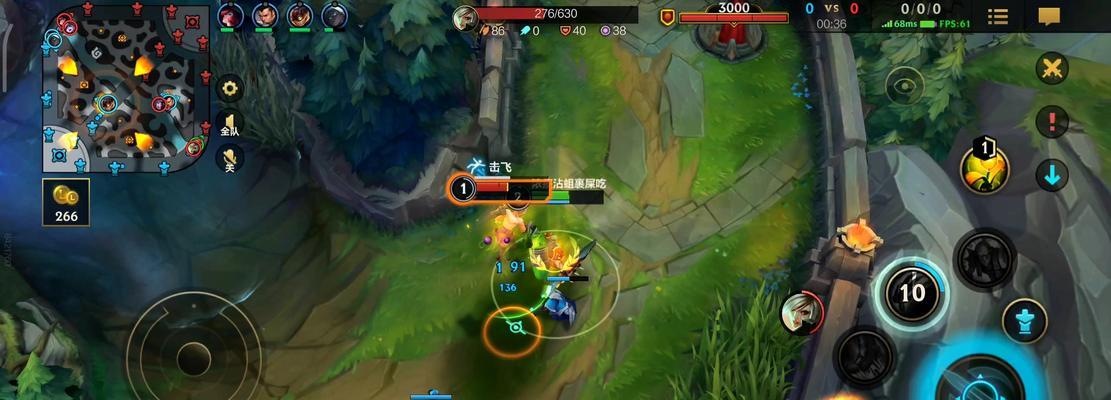Toggle the muted microphone button
The height and width of the screenshot is (400, 1111).
click(230, 158)
